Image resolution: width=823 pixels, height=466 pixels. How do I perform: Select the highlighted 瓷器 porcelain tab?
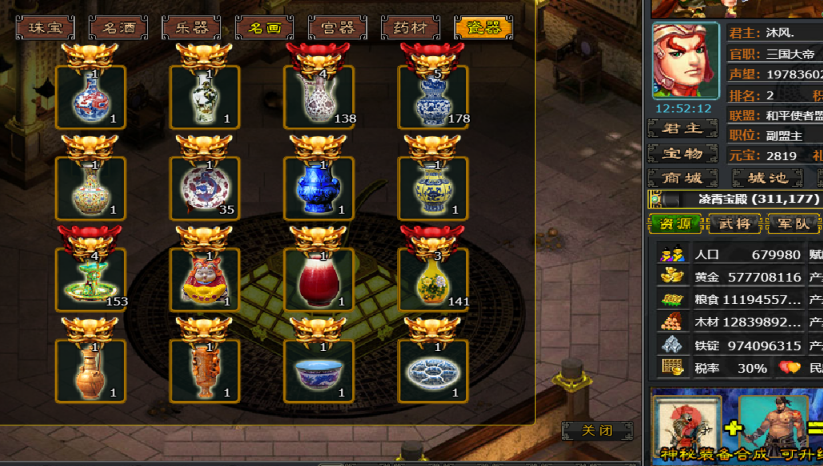(484, 28)
